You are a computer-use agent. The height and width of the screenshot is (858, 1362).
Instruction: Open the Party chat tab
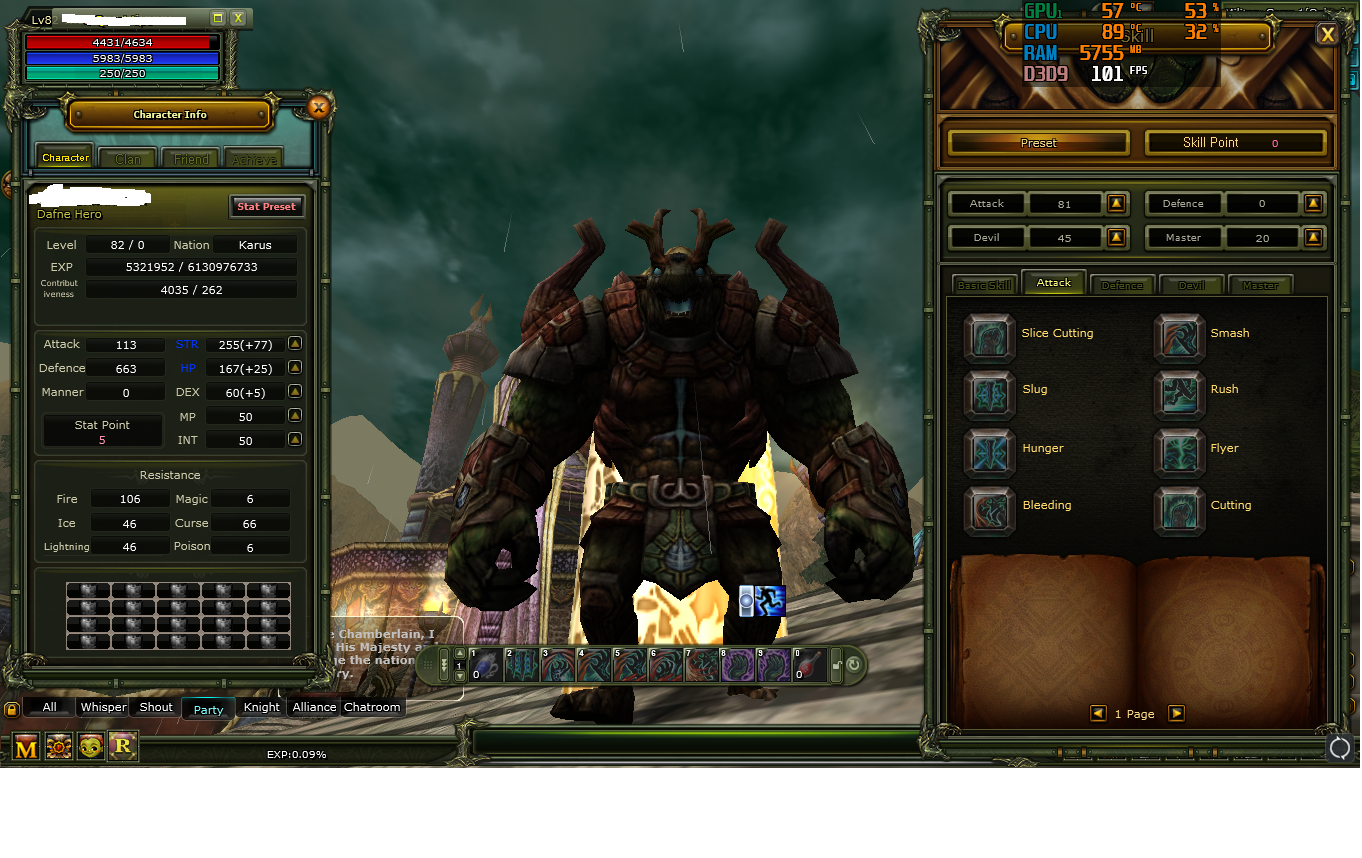[x=208, y=708]
